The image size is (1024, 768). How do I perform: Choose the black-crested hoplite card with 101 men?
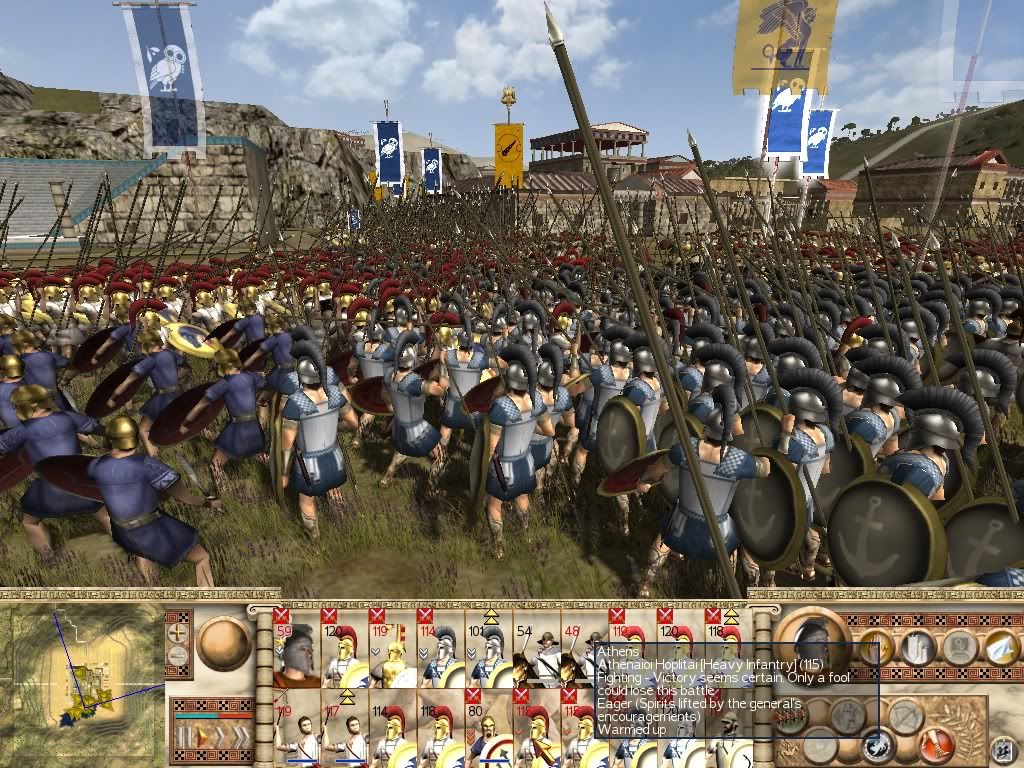(x=490, y=648)
